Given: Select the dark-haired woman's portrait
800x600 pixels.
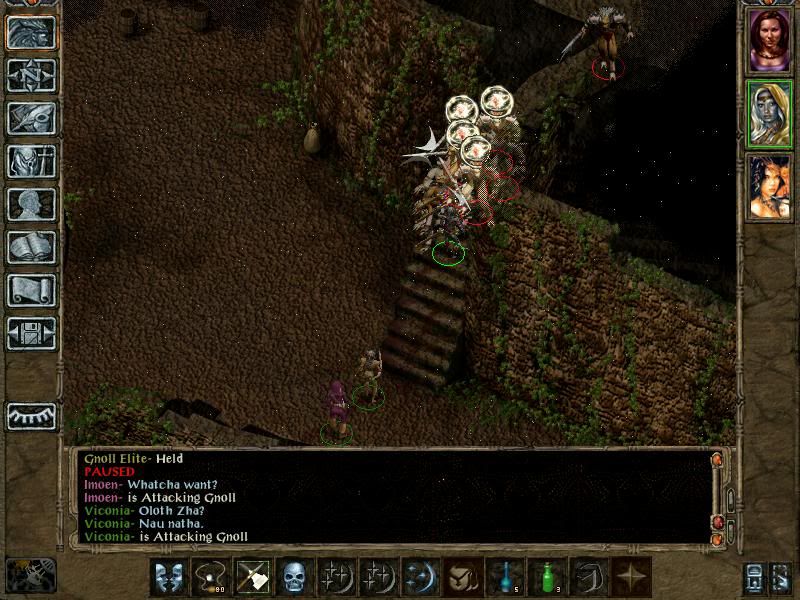Looking at the screenshot, I should (x=770, y=187).
